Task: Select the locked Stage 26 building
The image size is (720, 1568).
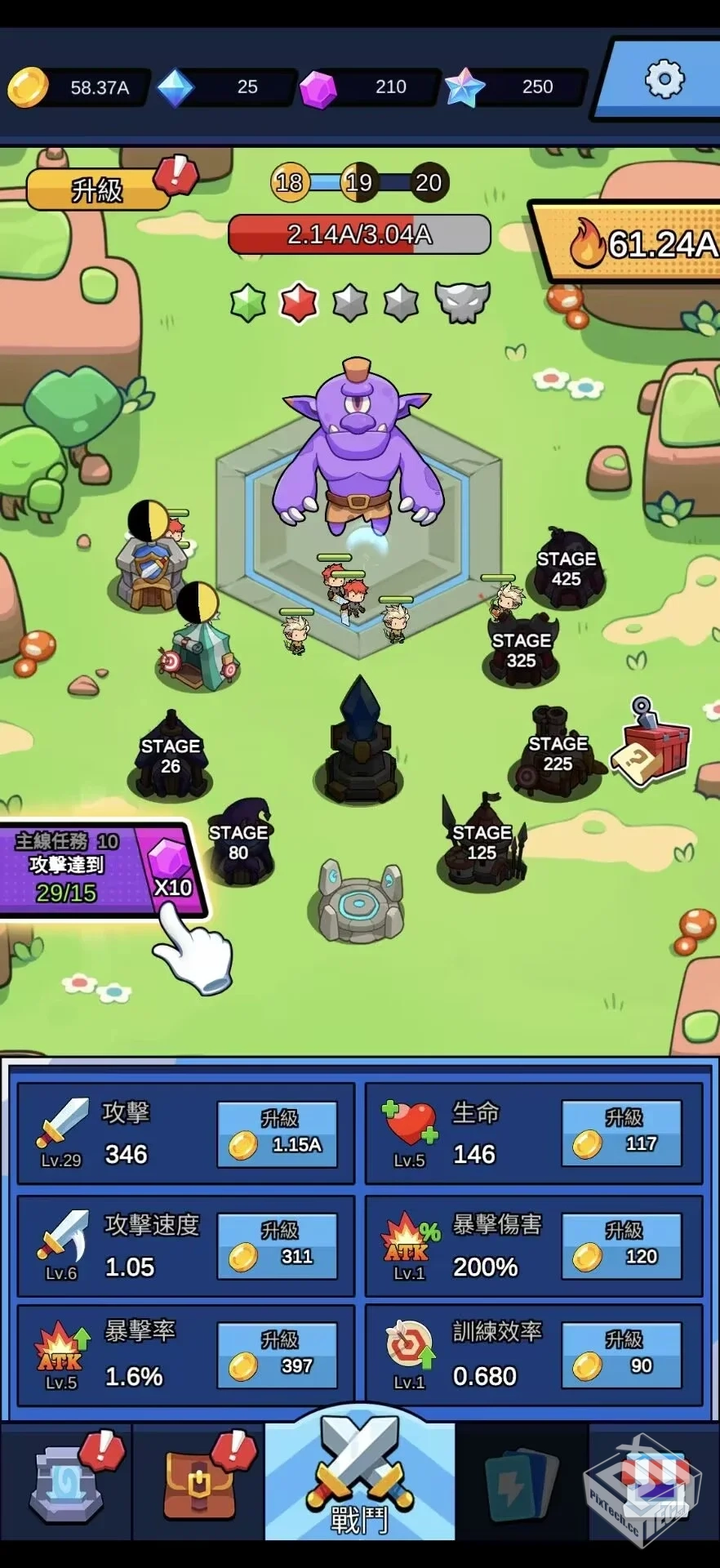Action: (x=170, y=757)
